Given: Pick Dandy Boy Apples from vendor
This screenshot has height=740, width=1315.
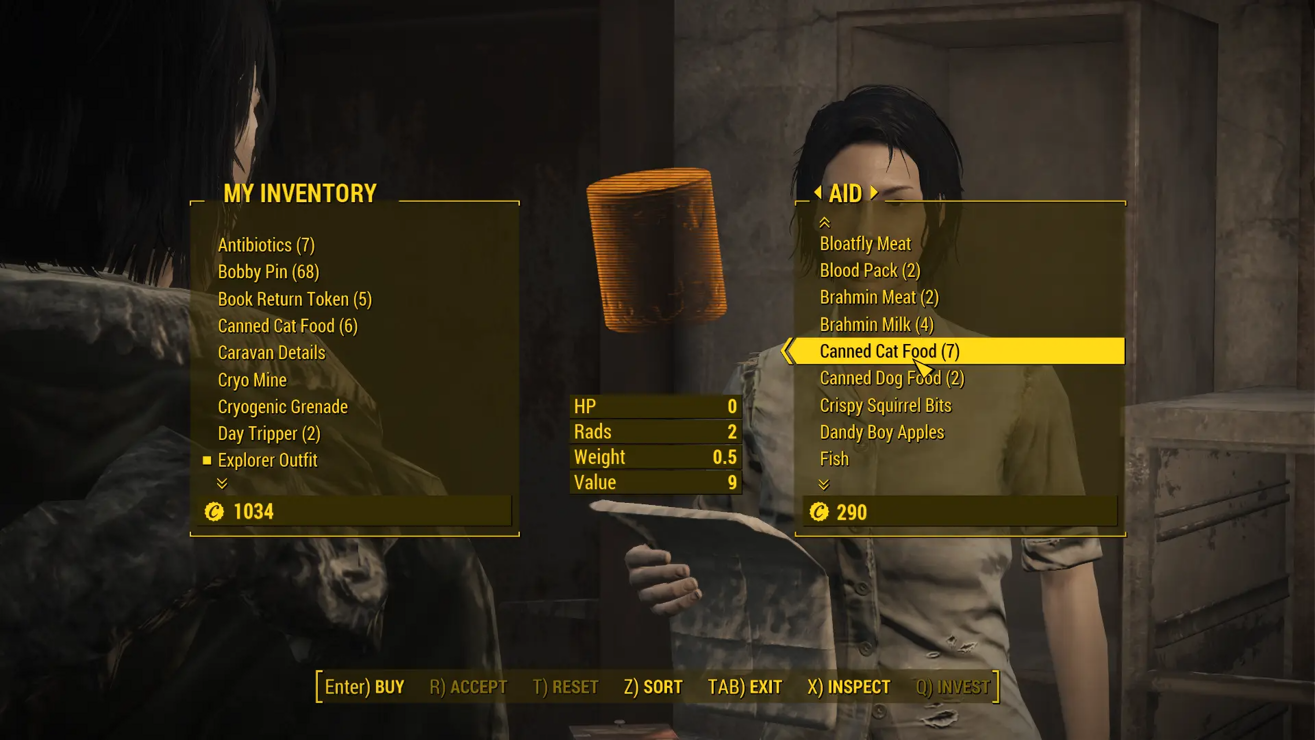Looking at the screenshot, I should 881,433.
